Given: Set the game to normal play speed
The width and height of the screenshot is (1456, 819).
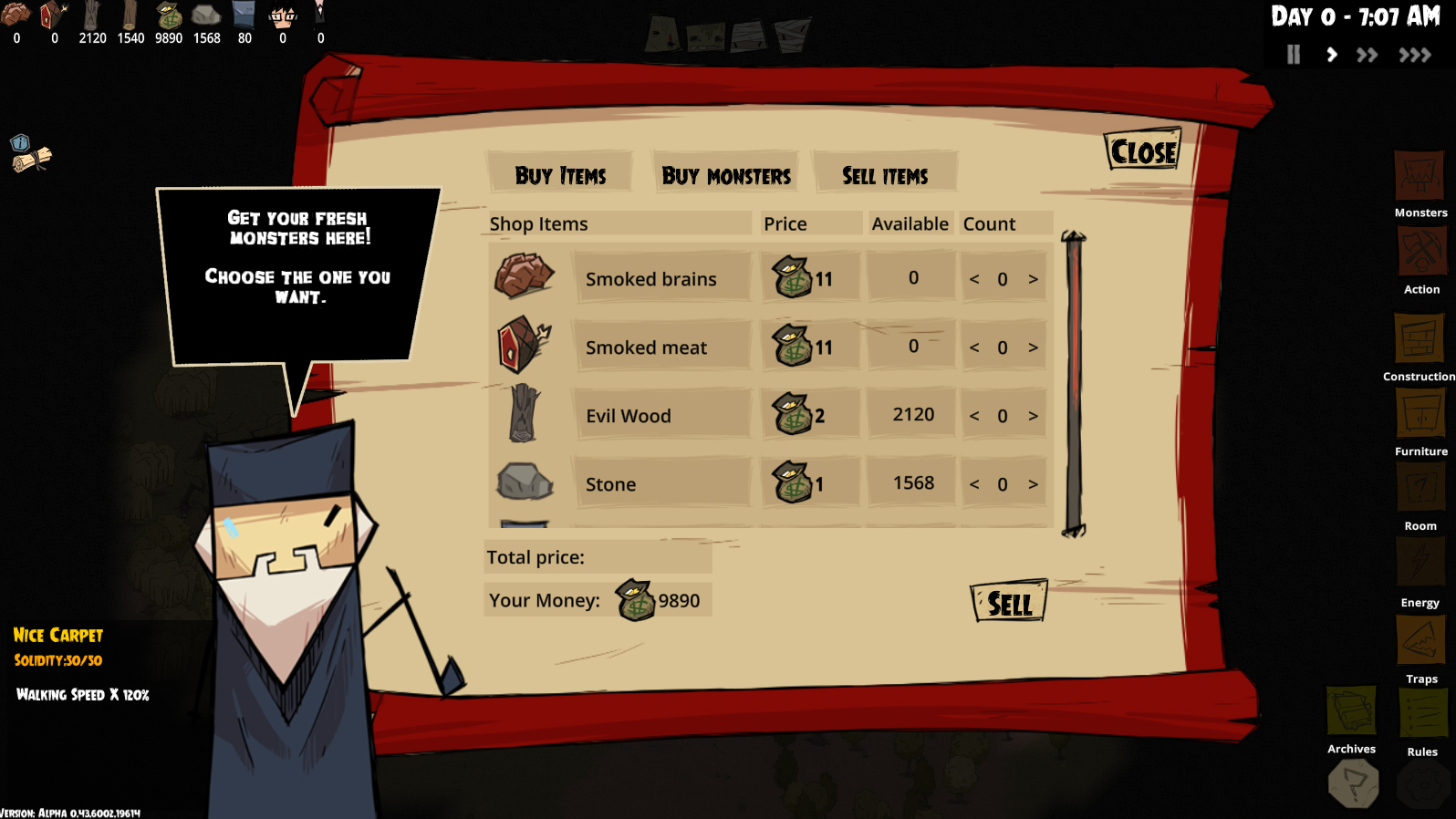Looking at the screenshot, I should point(1332,55).
